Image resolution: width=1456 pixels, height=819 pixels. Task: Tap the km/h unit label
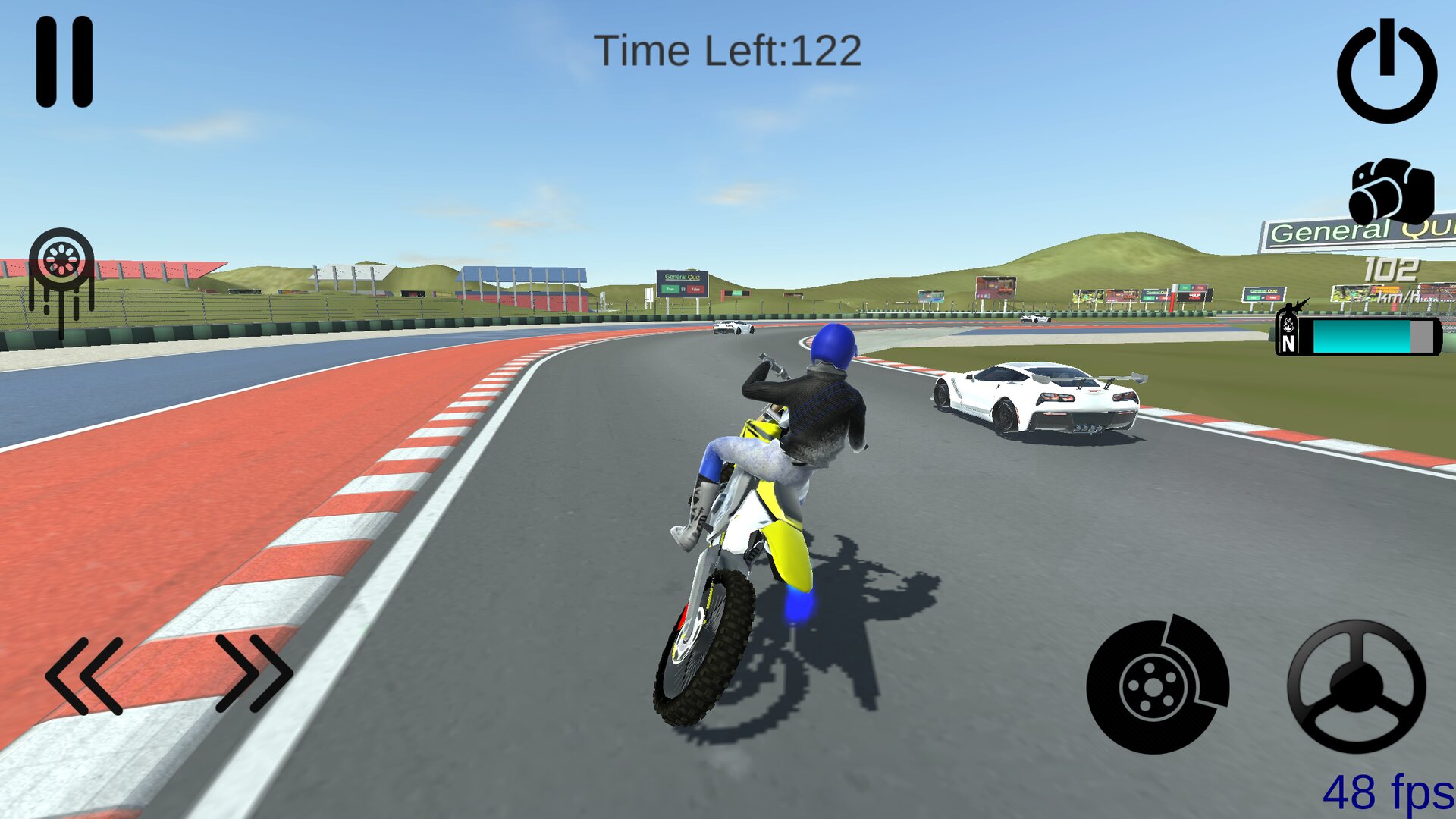[1398, 297]
